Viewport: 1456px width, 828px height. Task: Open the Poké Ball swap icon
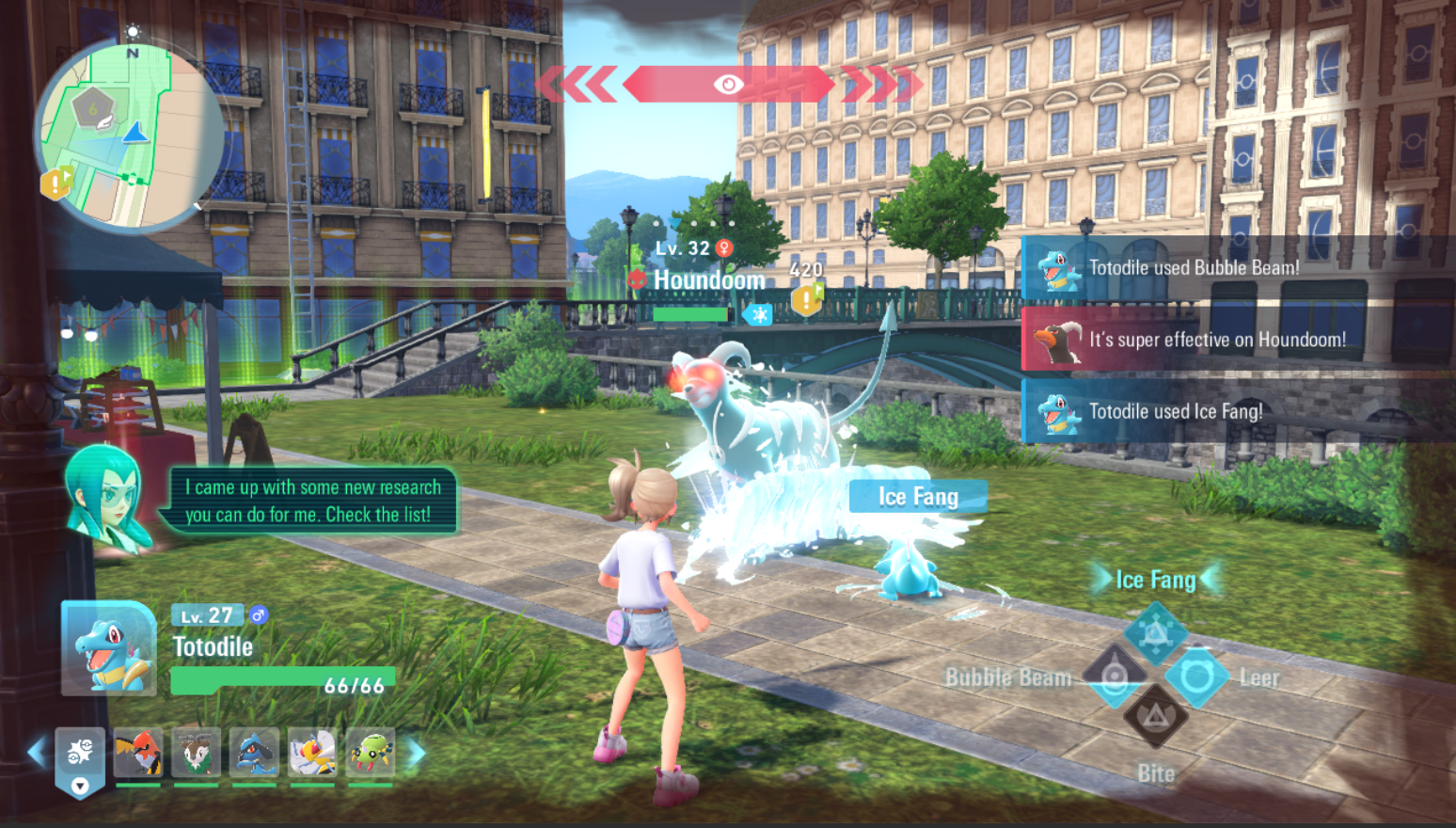[x=80, y=757]
